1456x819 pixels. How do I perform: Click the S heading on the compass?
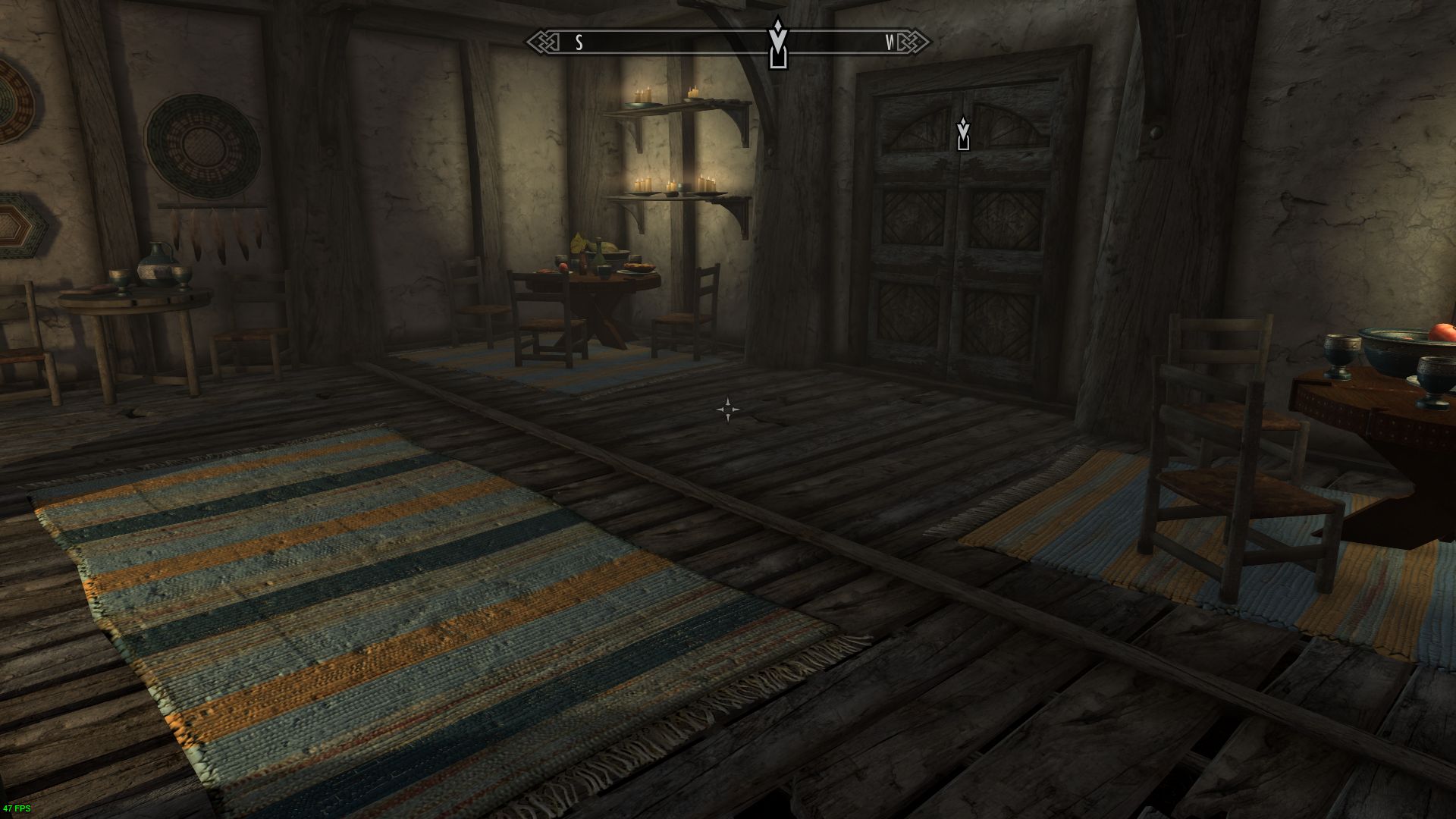tap(579, 42)
